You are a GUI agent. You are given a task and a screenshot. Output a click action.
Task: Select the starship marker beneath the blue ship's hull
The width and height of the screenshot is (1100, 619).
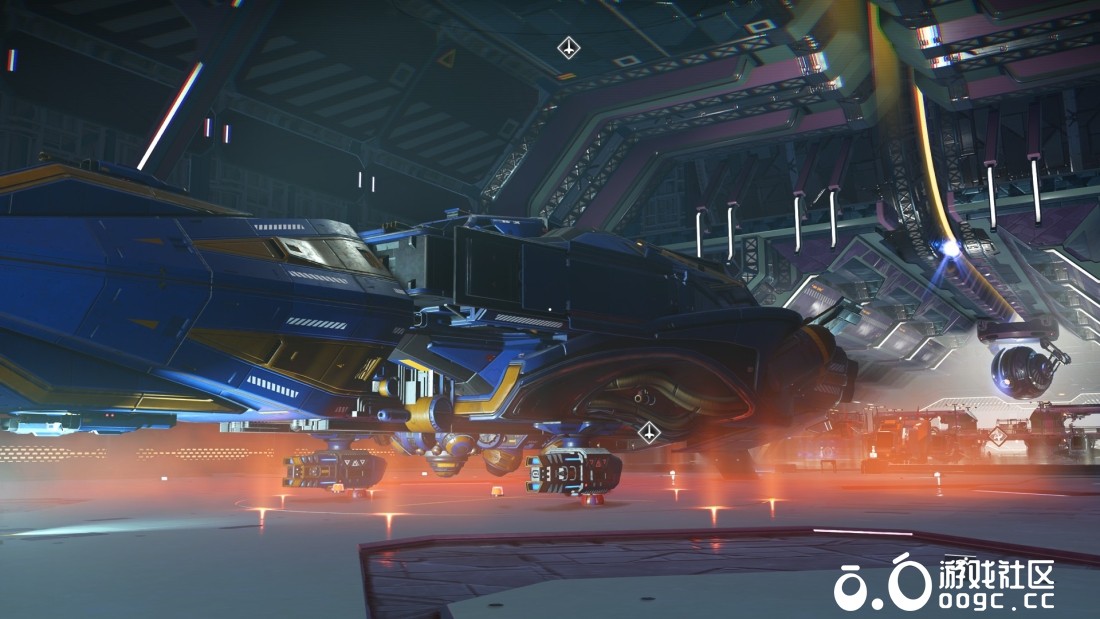[649, 432]
